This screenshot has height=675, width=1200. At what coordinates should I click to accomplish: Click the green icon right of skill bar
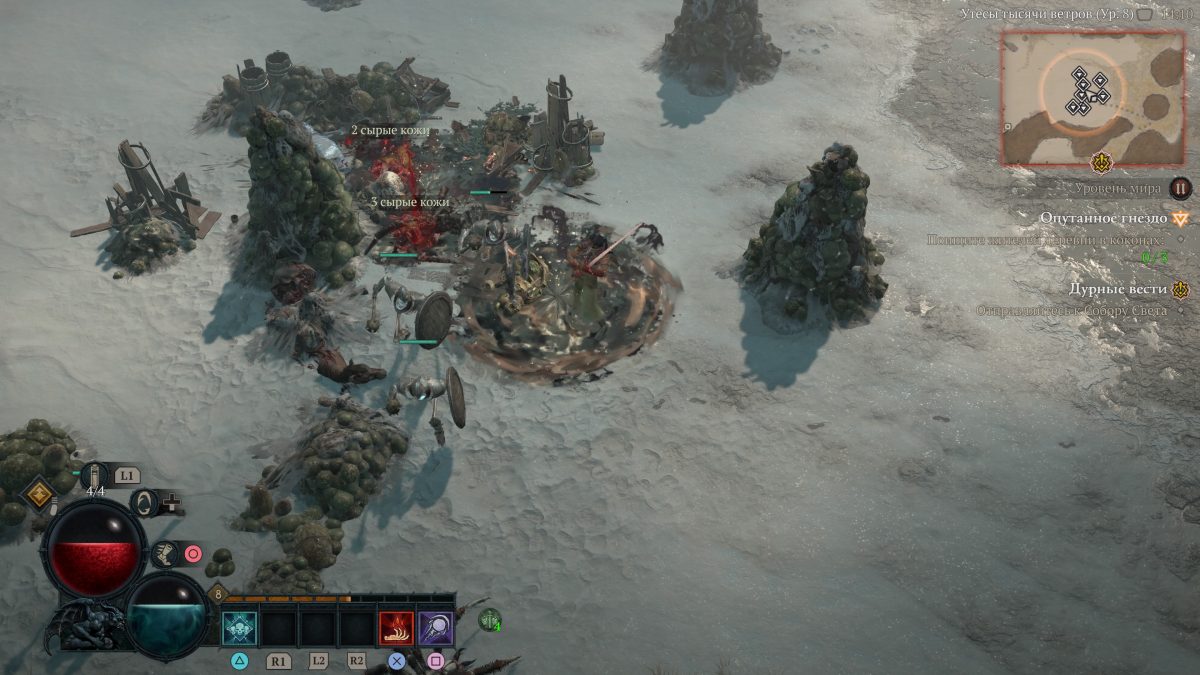490,620
